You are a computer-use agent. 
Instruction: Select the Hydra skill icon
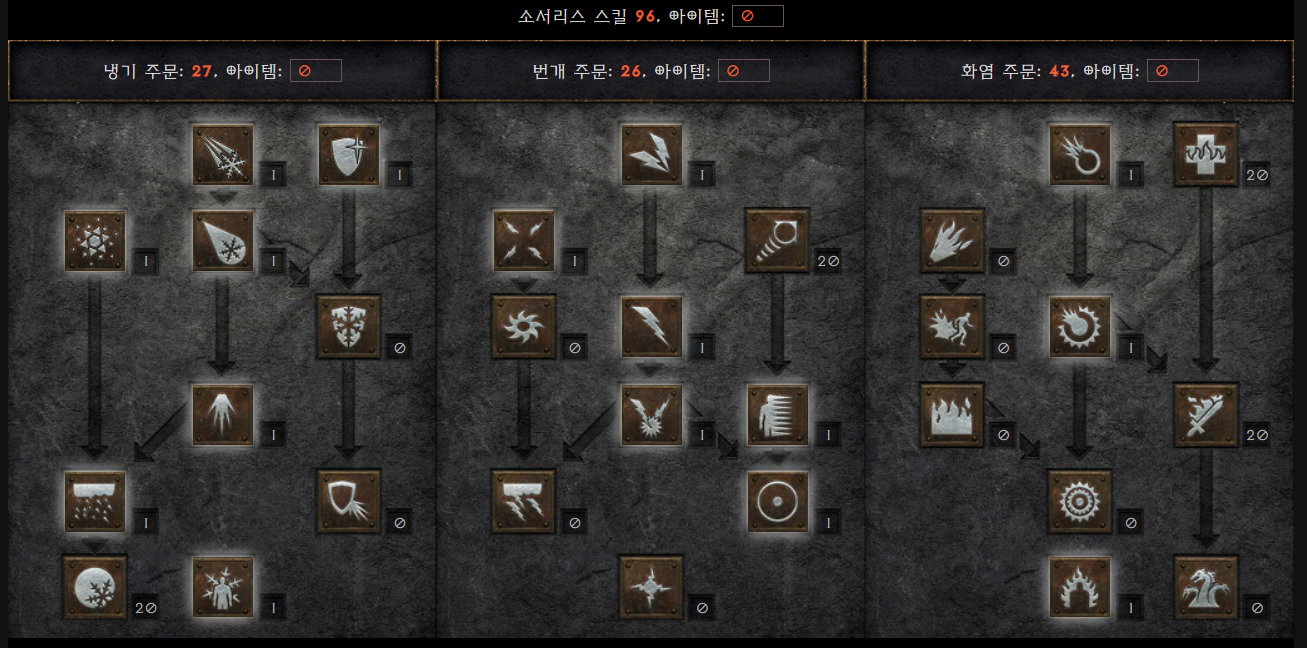pos(1205,586)
